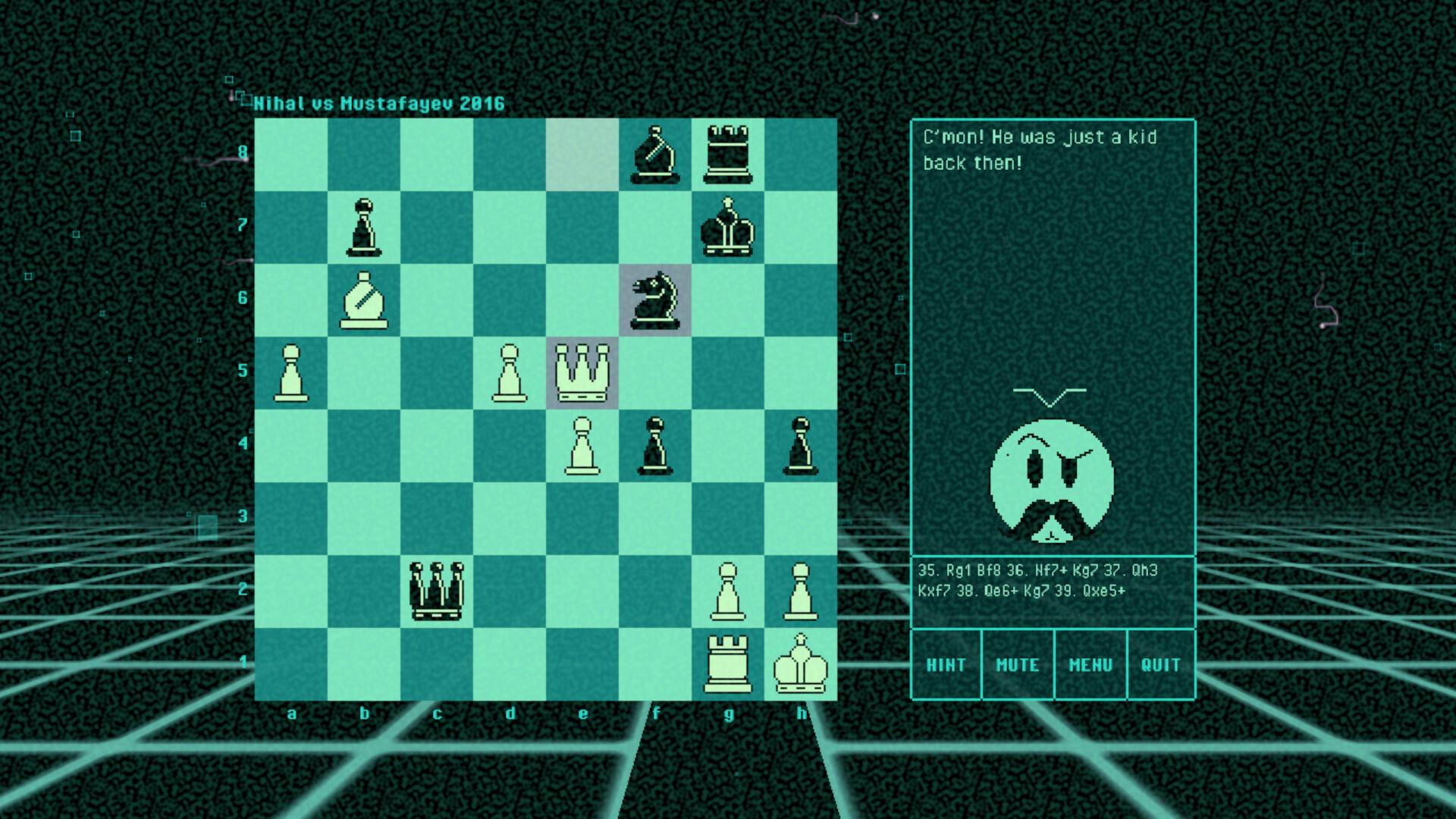
Task: Select the white queen on e5
Action: point(584,372)
